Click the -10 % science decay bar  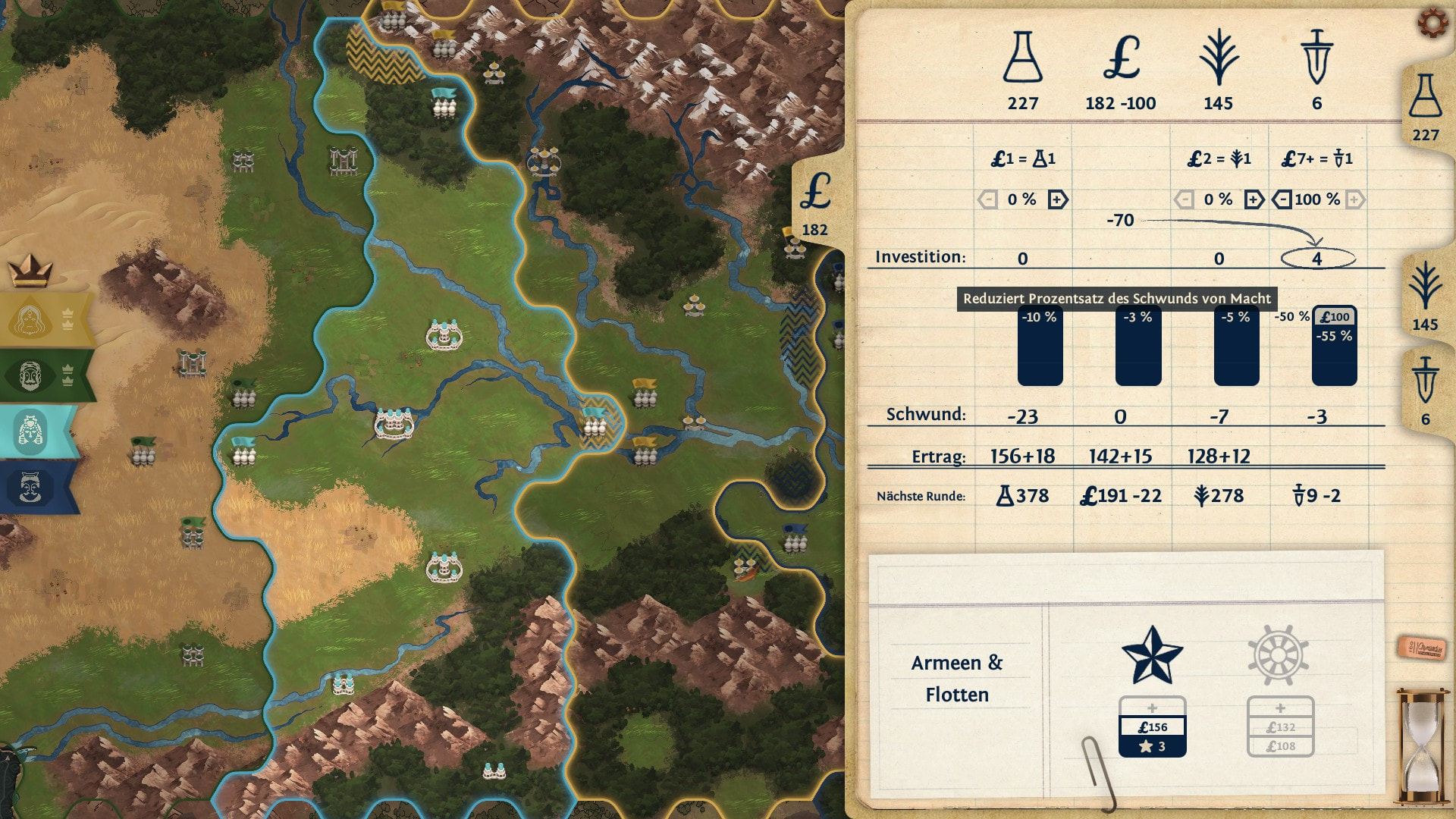click(1040, 347)
